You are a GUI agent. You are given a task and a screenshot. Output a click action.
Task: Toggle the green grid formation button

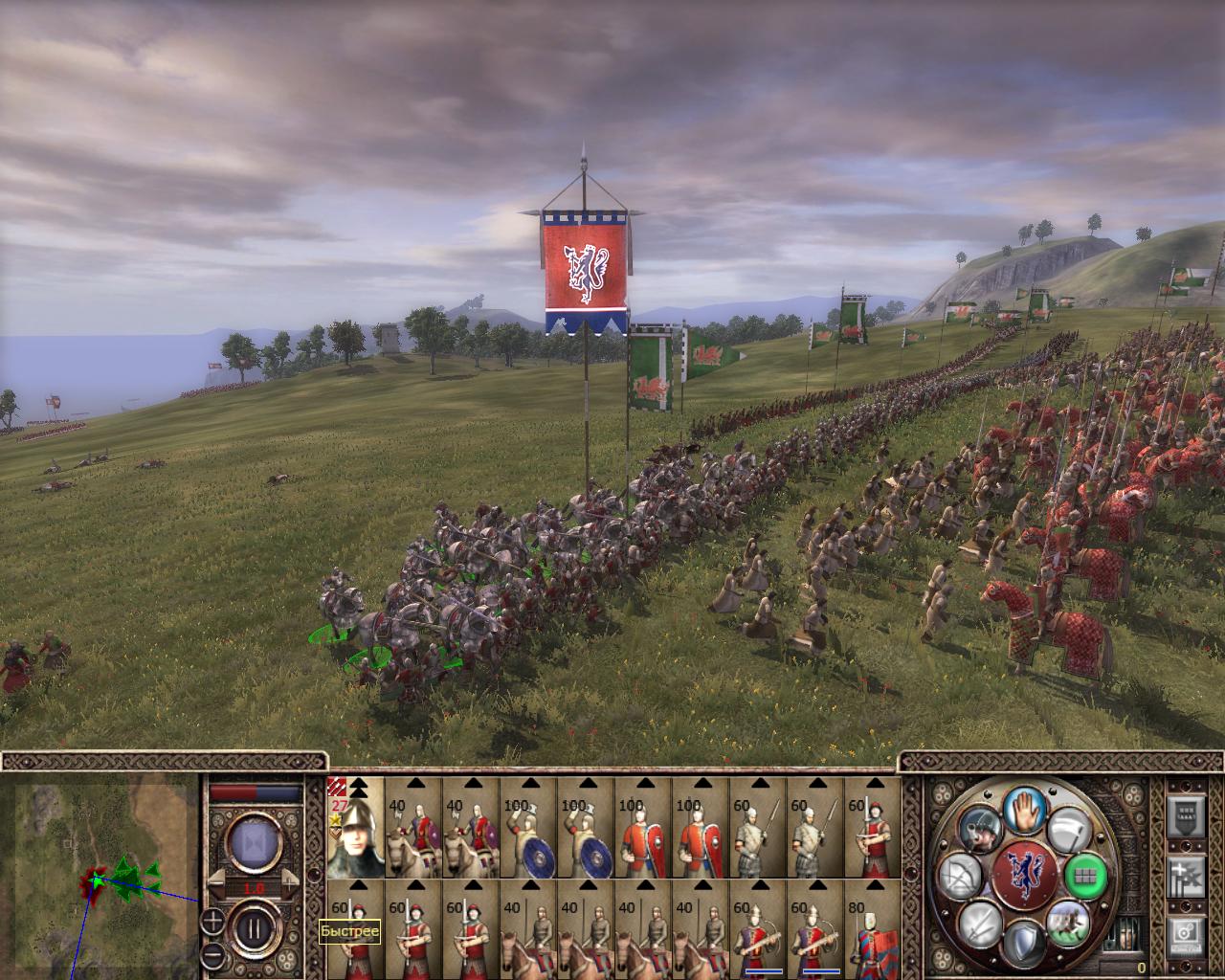pyautogui.click(x=1084, y=875)
